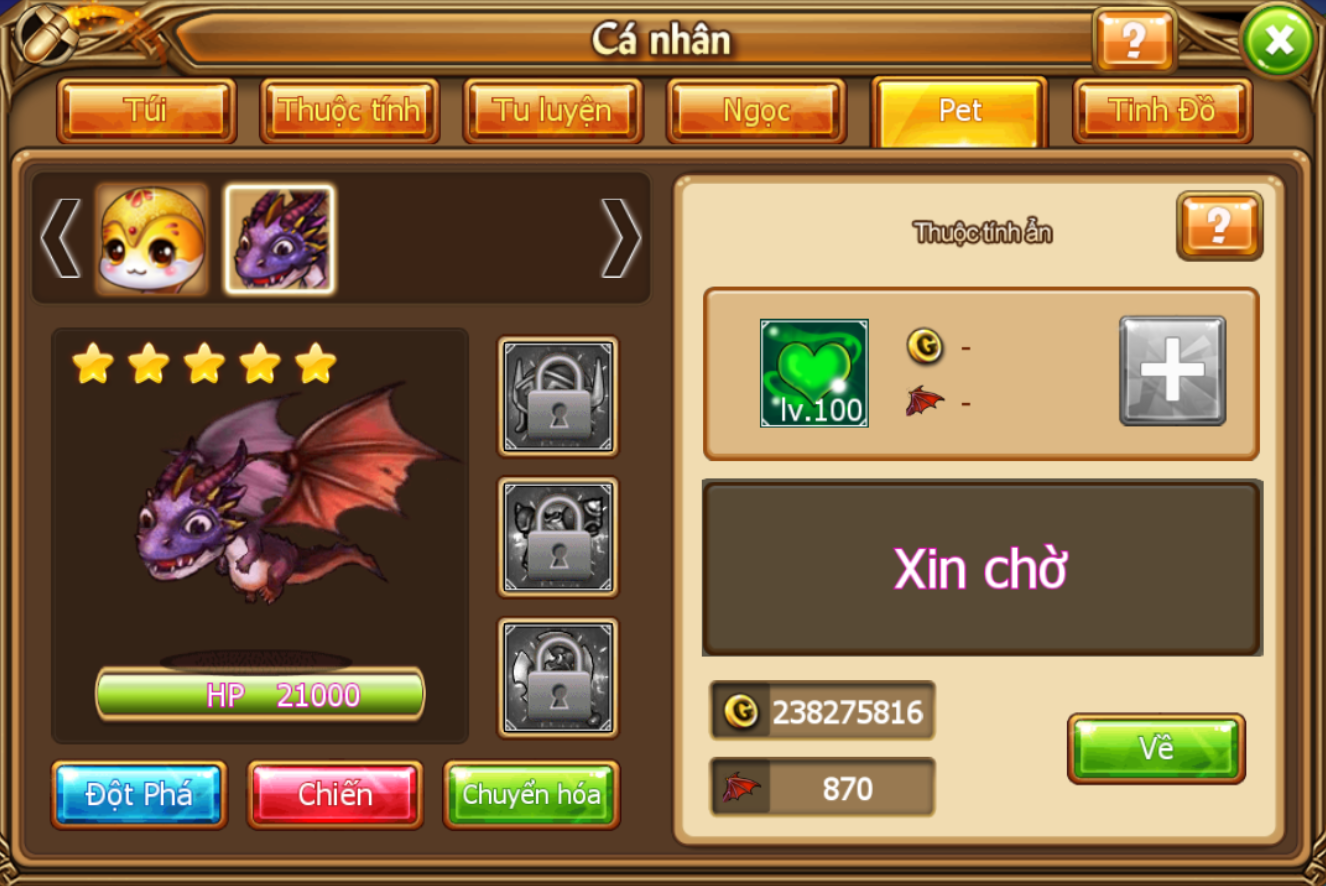Viewport: 1326px width, 886px height.
Task: Click the grey plus upgrade button
Action: point(1172,371)
